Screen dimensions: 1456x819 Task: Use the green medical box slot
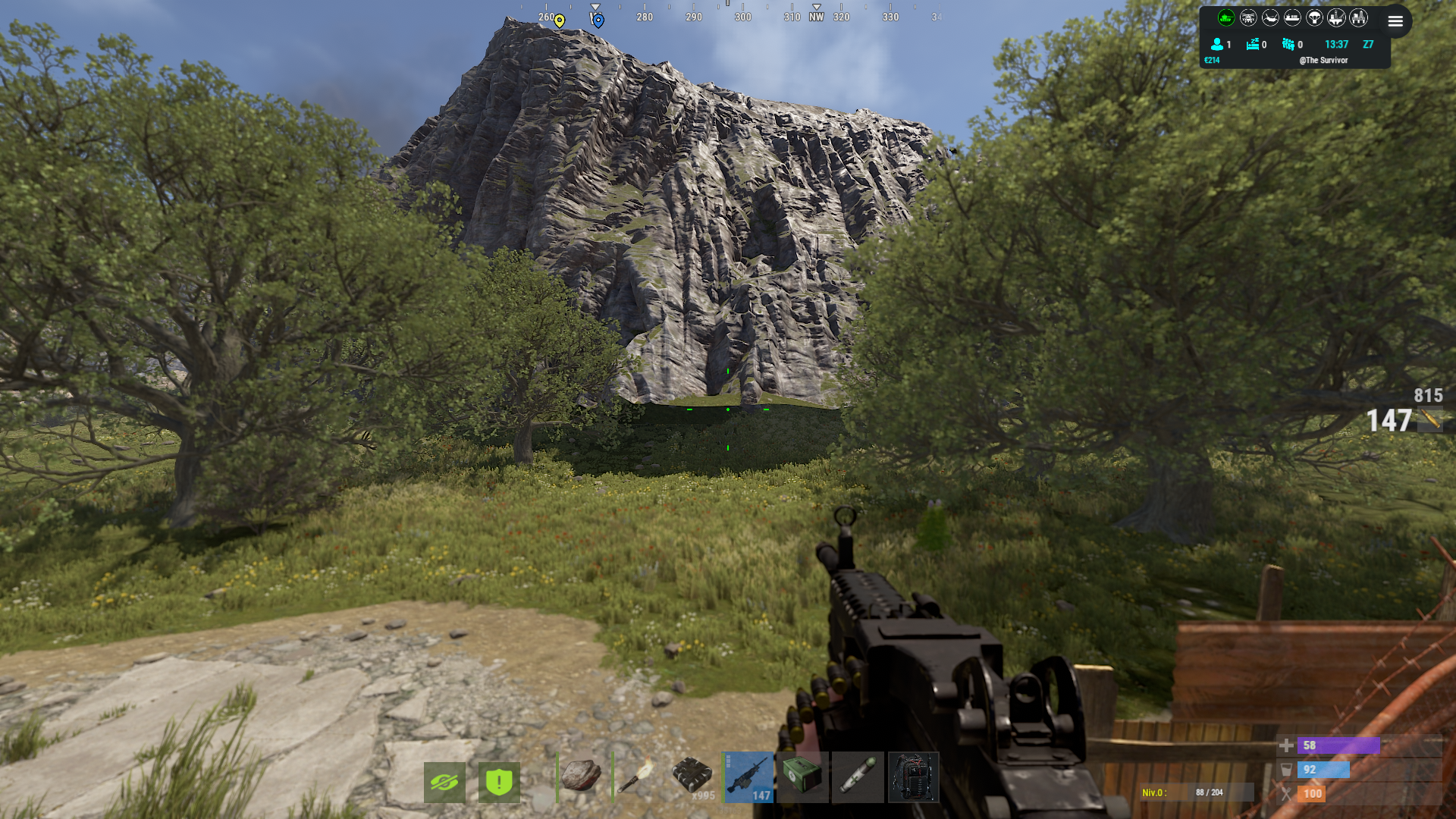[x=802, y=777]
